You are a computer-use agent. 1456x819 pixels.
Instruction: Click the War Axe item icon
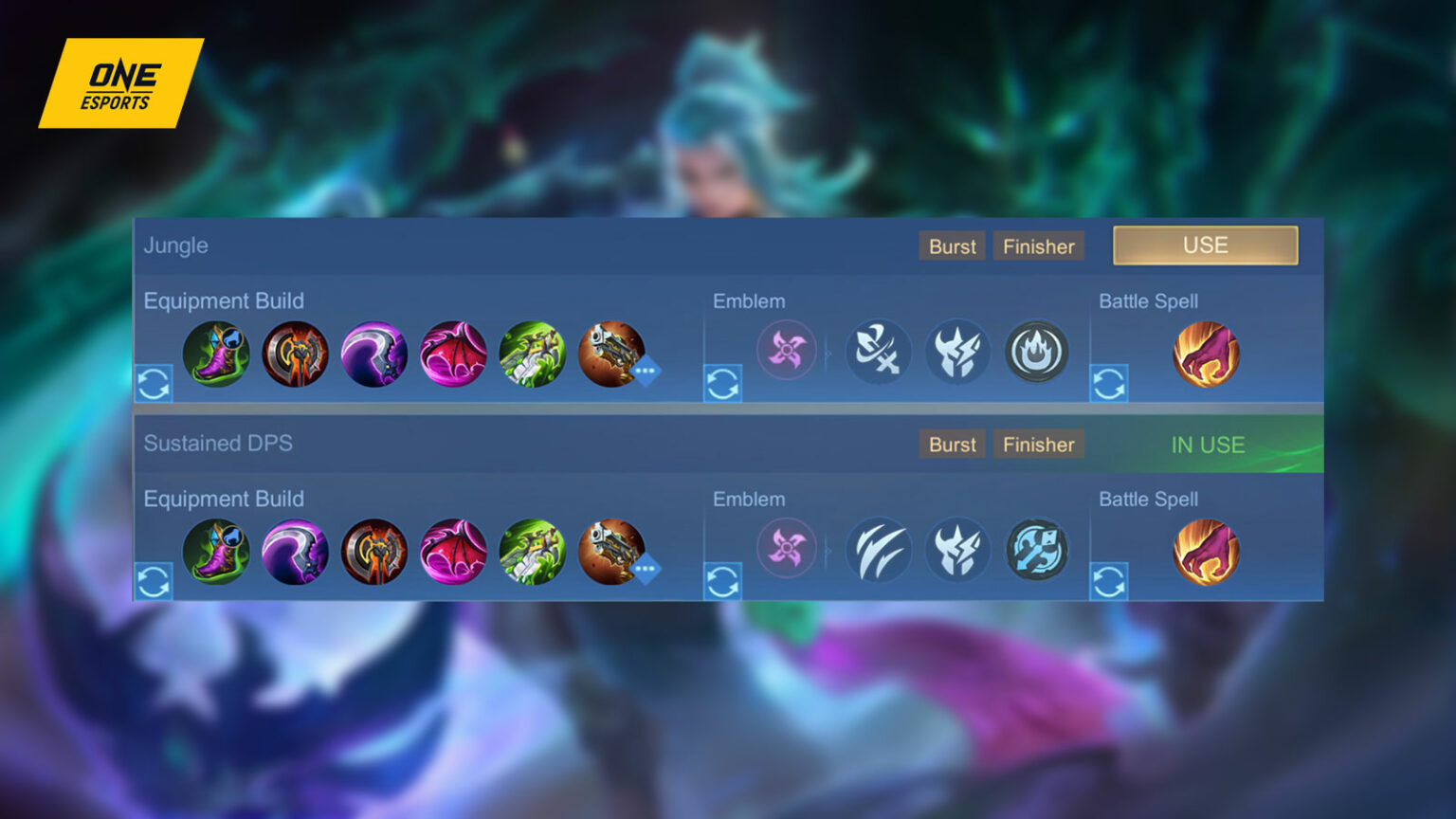295,353
